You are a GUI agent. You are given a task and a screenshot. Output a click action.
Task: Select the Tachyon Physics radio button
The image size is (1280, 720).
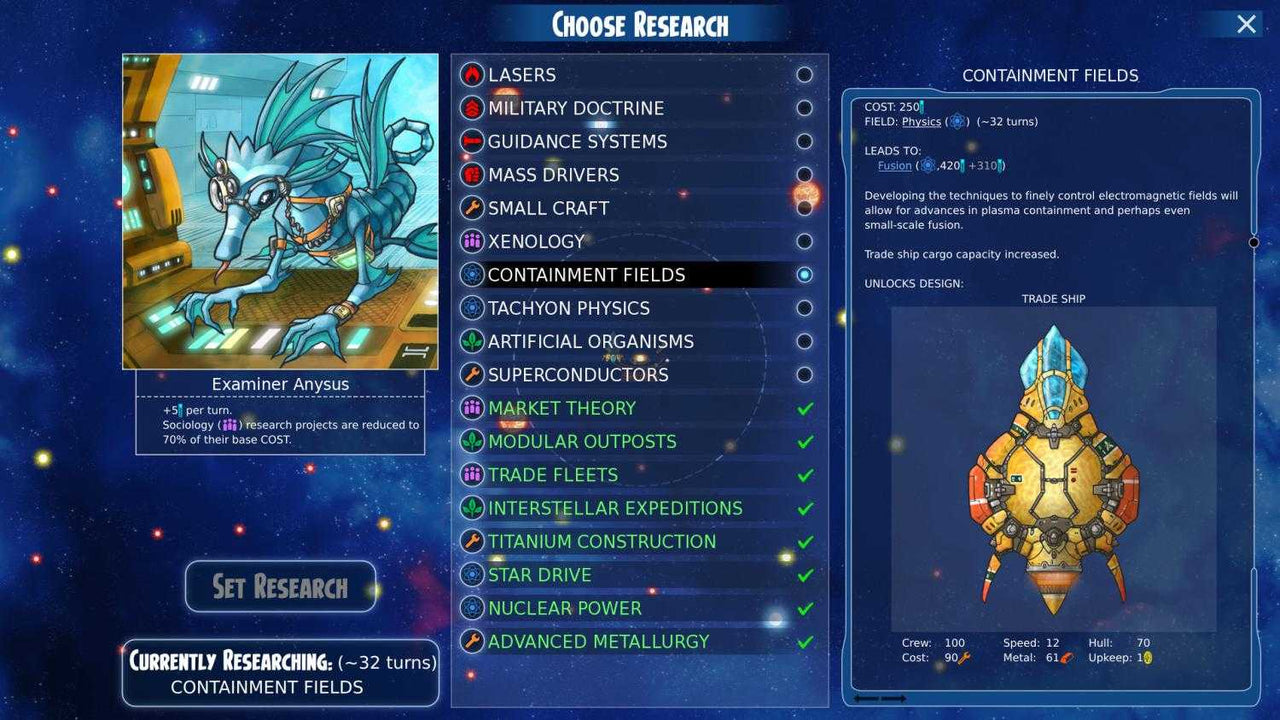(805, 308)
